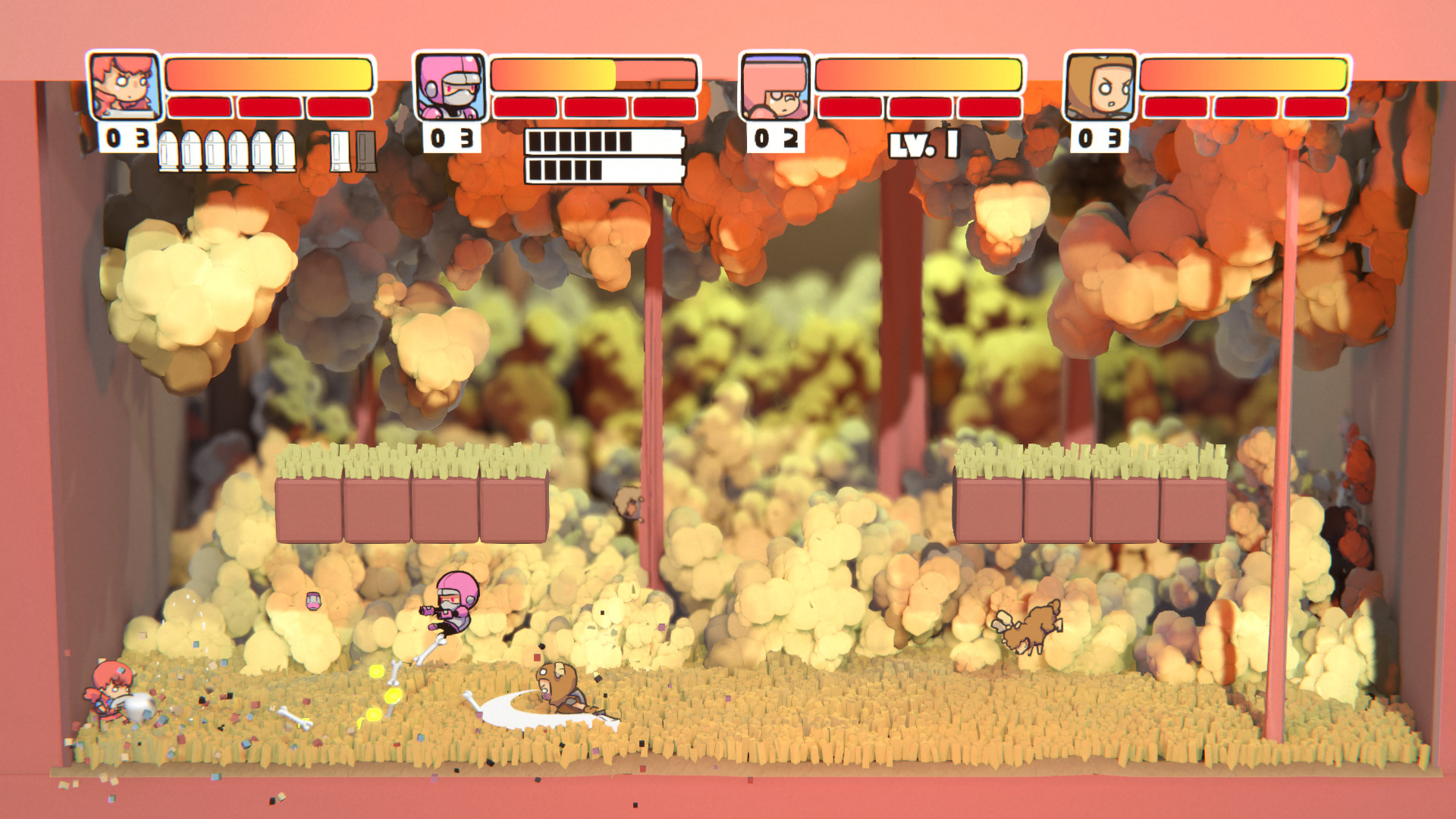Click the pink robot helmet portrait

449,87
